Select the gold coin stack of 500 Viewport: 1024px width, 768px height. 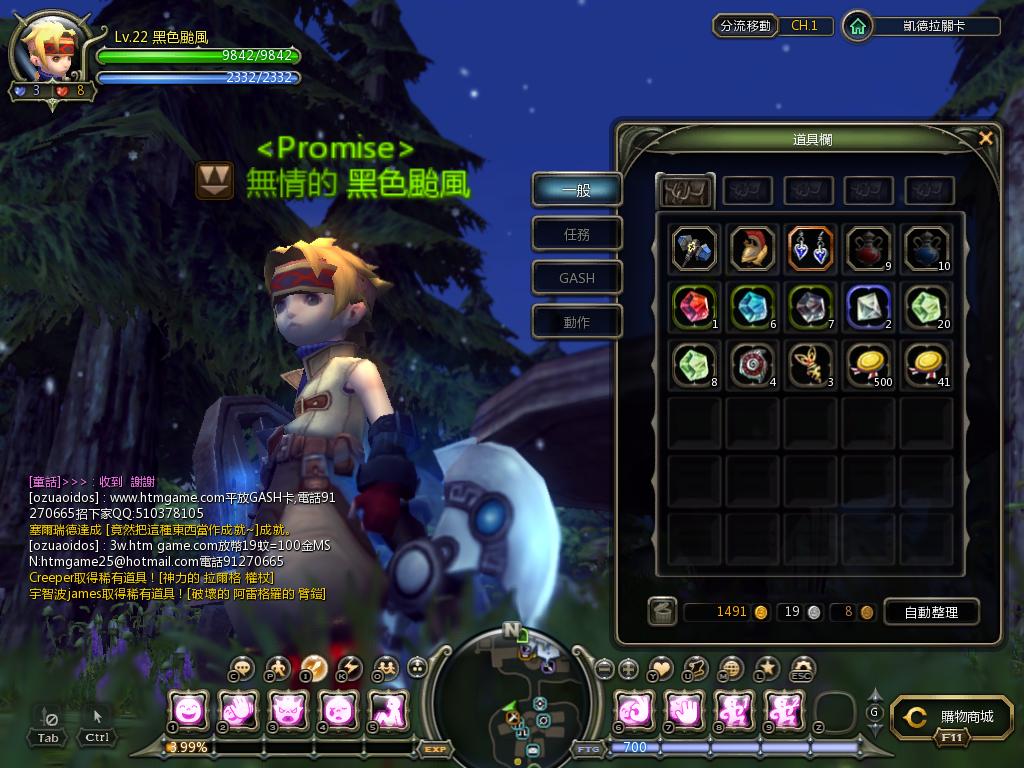(x=868, y=365)
